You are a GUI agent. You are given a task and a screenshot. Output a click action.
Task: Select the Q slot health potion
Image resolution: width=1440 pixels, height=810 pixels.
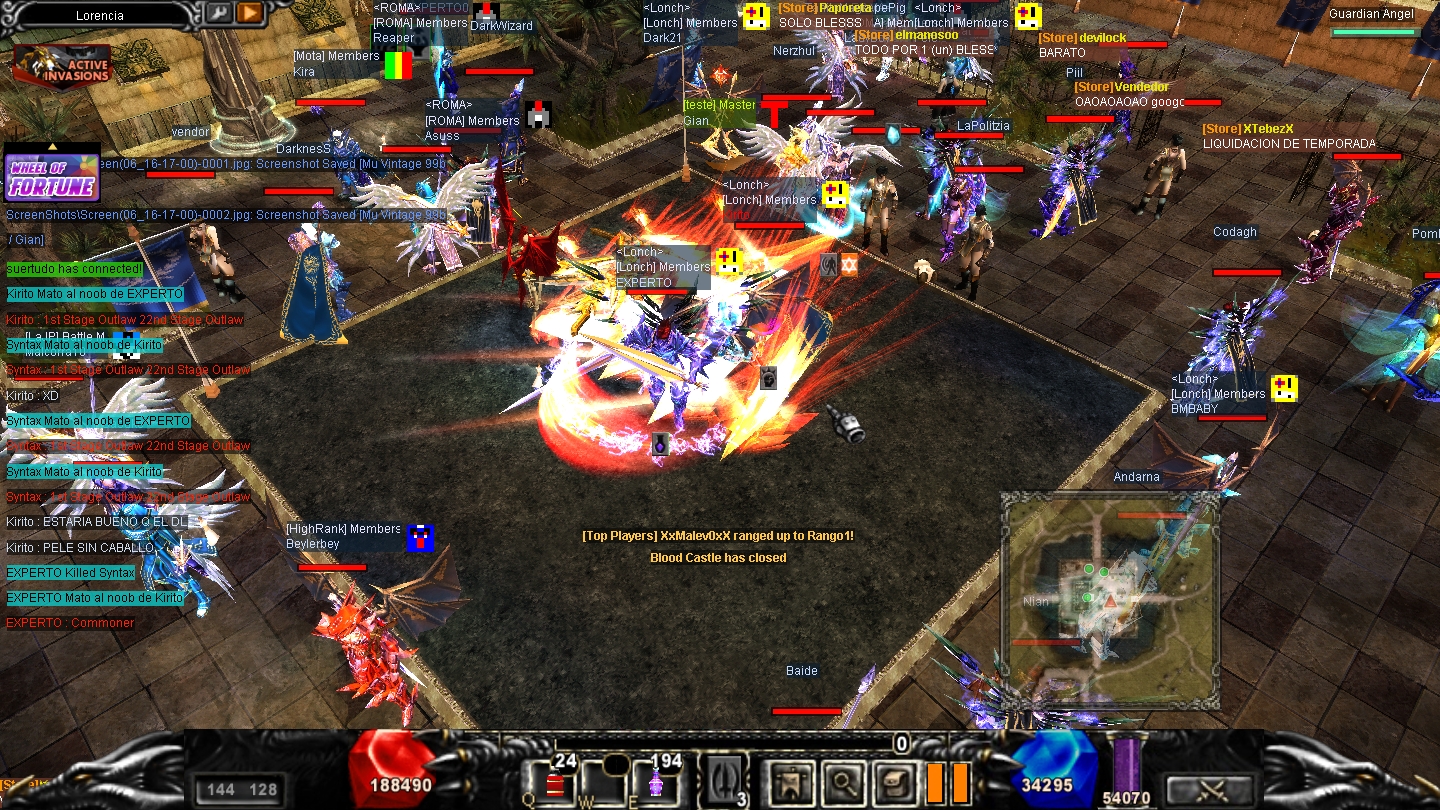tap(555, 785)
